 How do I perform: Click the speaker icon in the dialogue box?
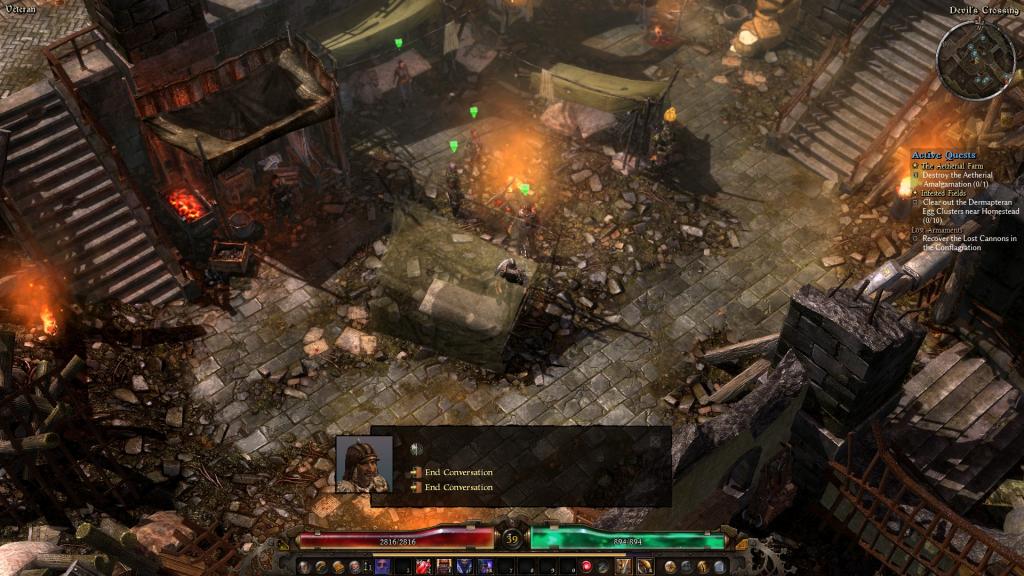(416, 449)
